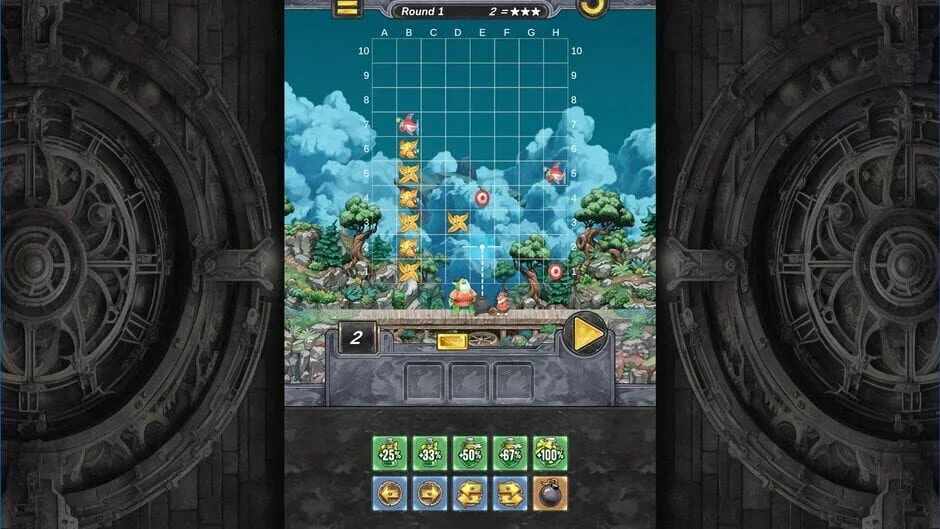Image resolution: width=940 pixels, height=529 pixels.
Task: Use the +67% potion card
Action: pos(510,452)
